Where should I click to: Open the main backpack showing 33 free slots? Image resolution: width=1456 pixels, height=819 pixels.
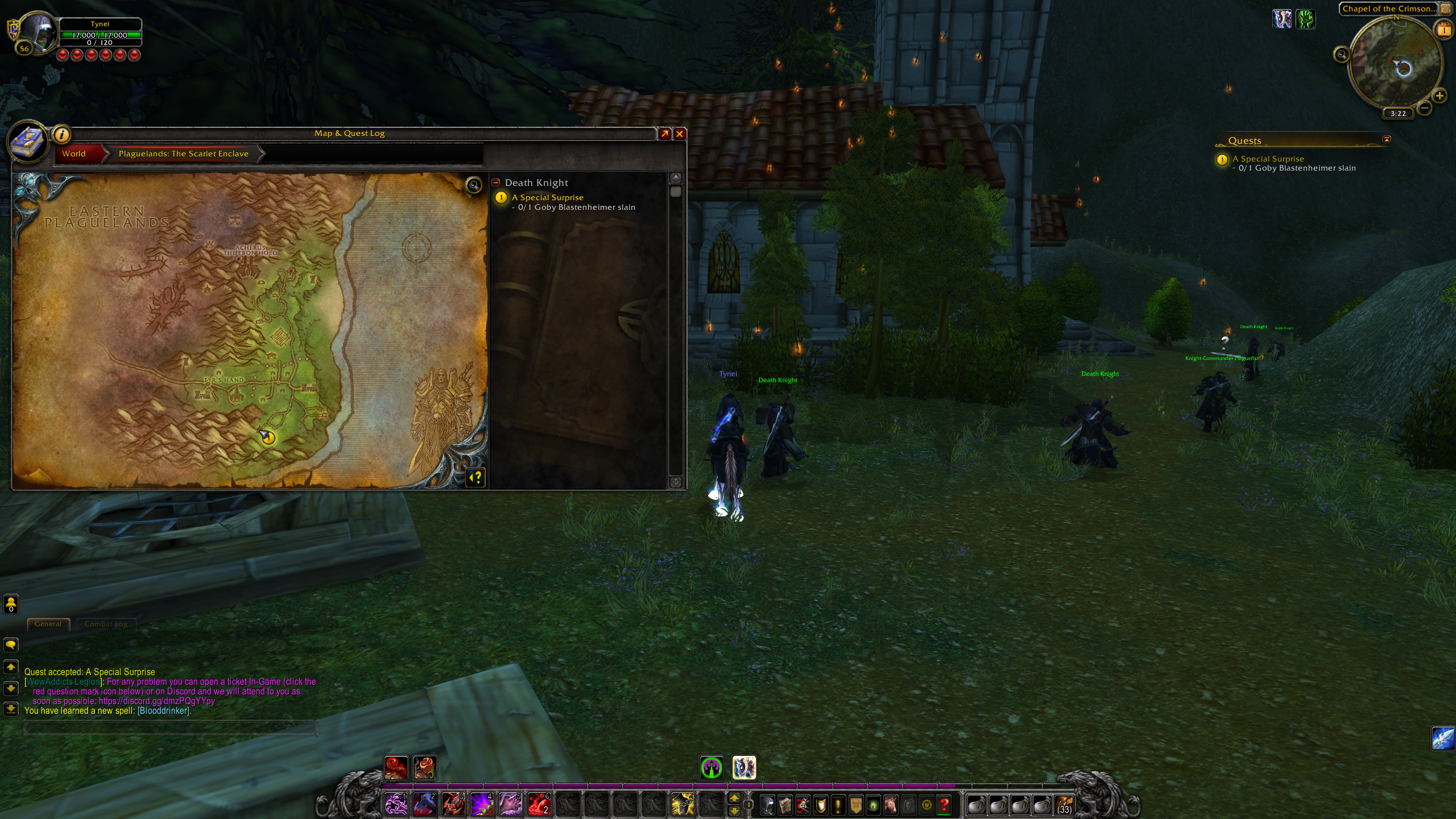[x=1064, y=805]
